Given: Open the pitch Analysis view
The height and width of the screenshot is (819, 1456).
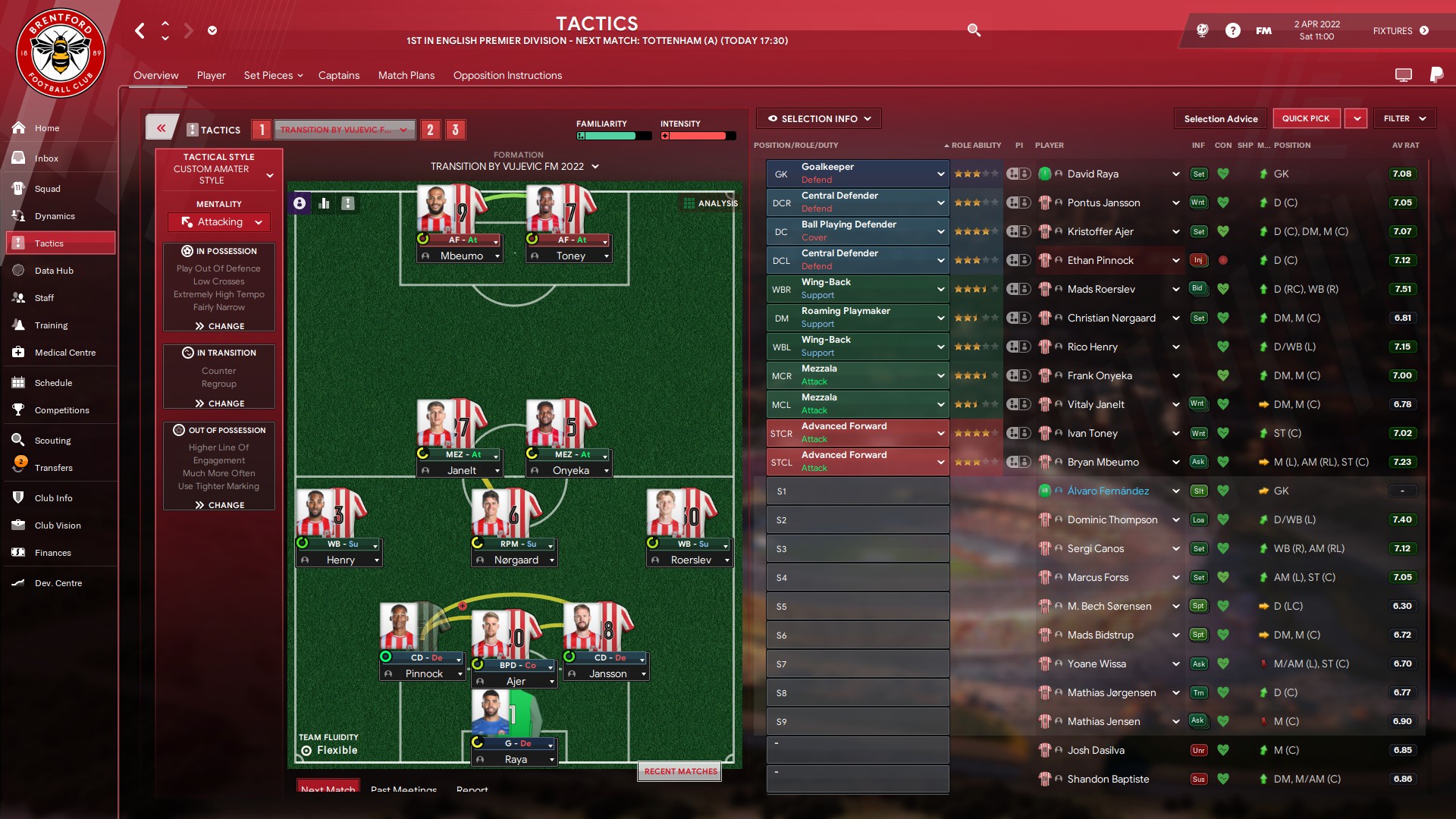Looking at the screenshot, I should click(711, 203).
